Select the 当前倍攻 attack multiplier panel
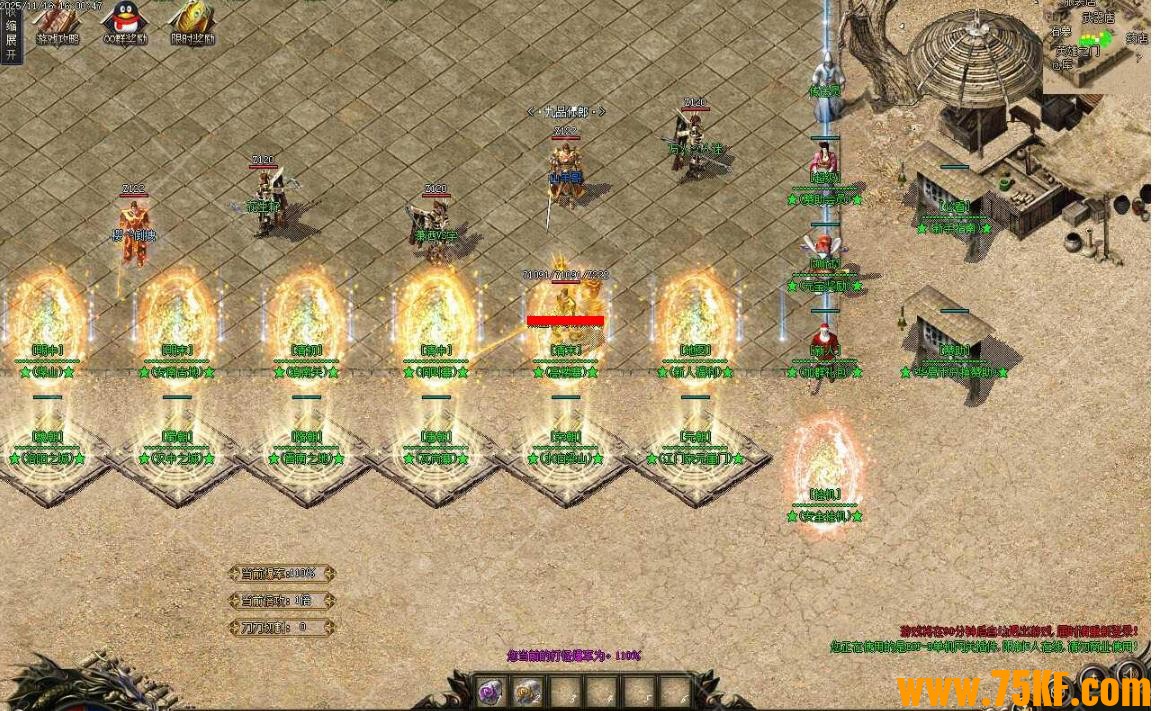 pos(281,601)
